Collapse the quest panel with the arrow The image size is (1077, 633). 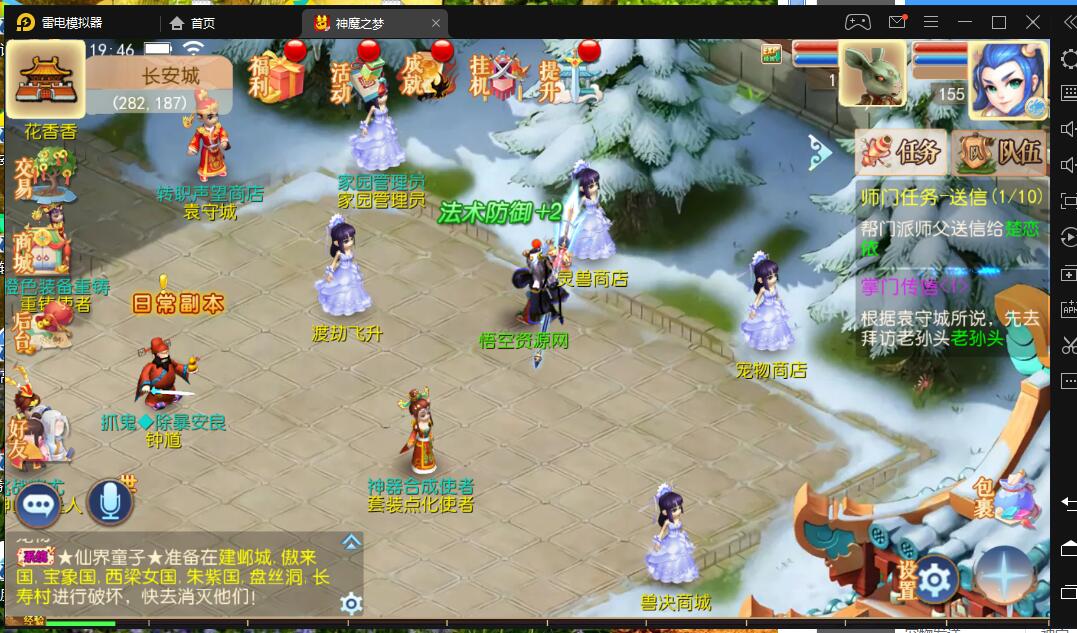[822, 153]
